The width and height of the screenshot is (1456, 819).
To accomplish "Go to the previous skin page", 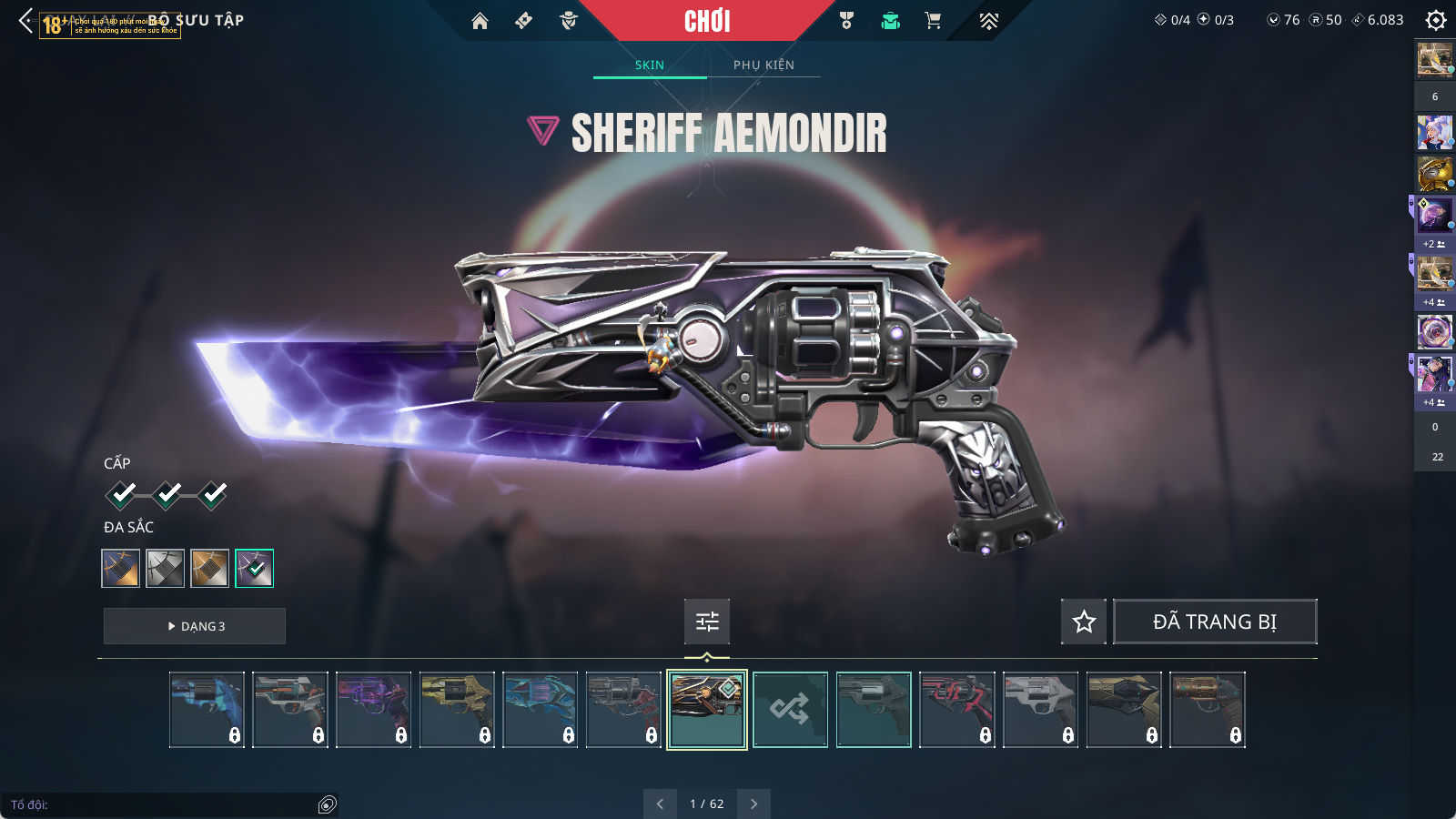I will (x=661, y=804).
